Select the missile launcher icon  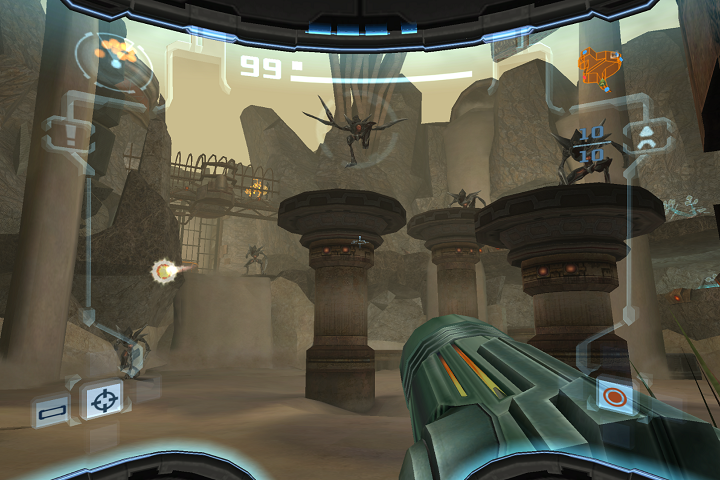646,136
